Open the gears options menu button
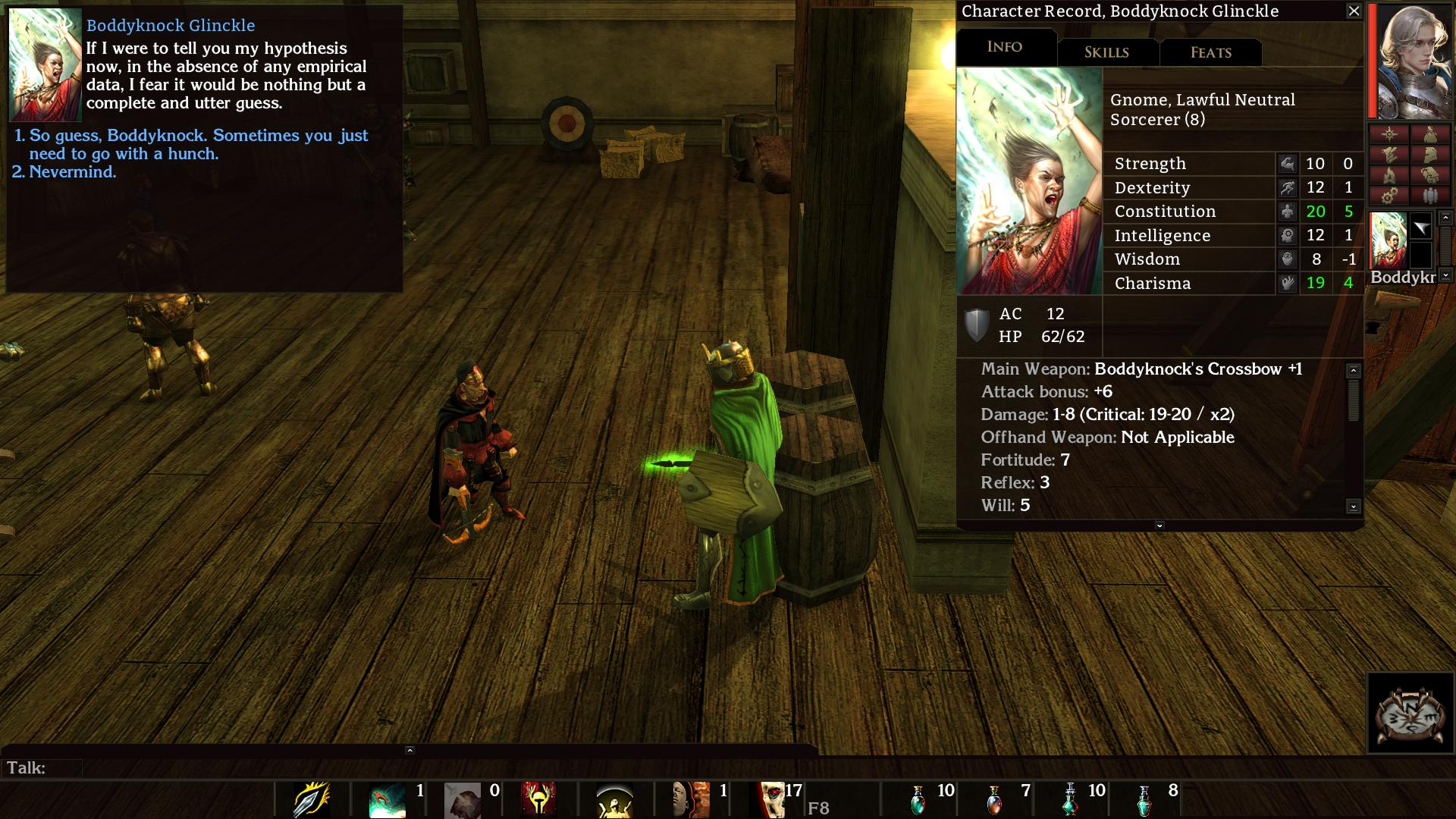The image size is (1456, 819). 1389,196
